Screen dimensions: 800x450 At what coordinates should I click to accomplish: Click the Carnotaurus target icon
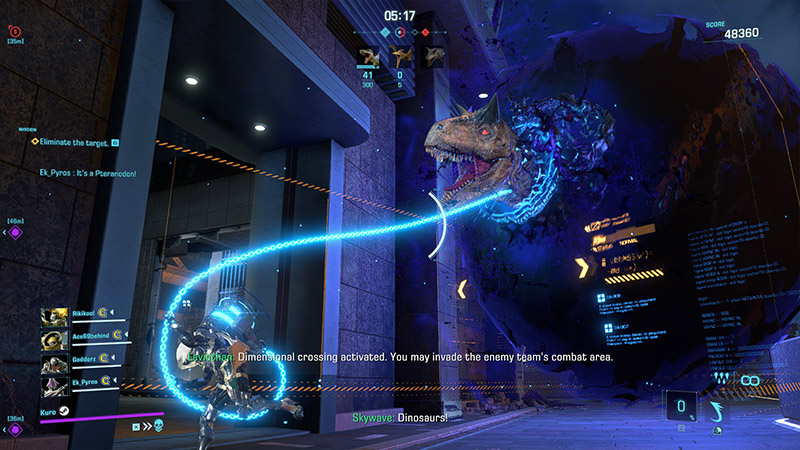click(434, 56)
